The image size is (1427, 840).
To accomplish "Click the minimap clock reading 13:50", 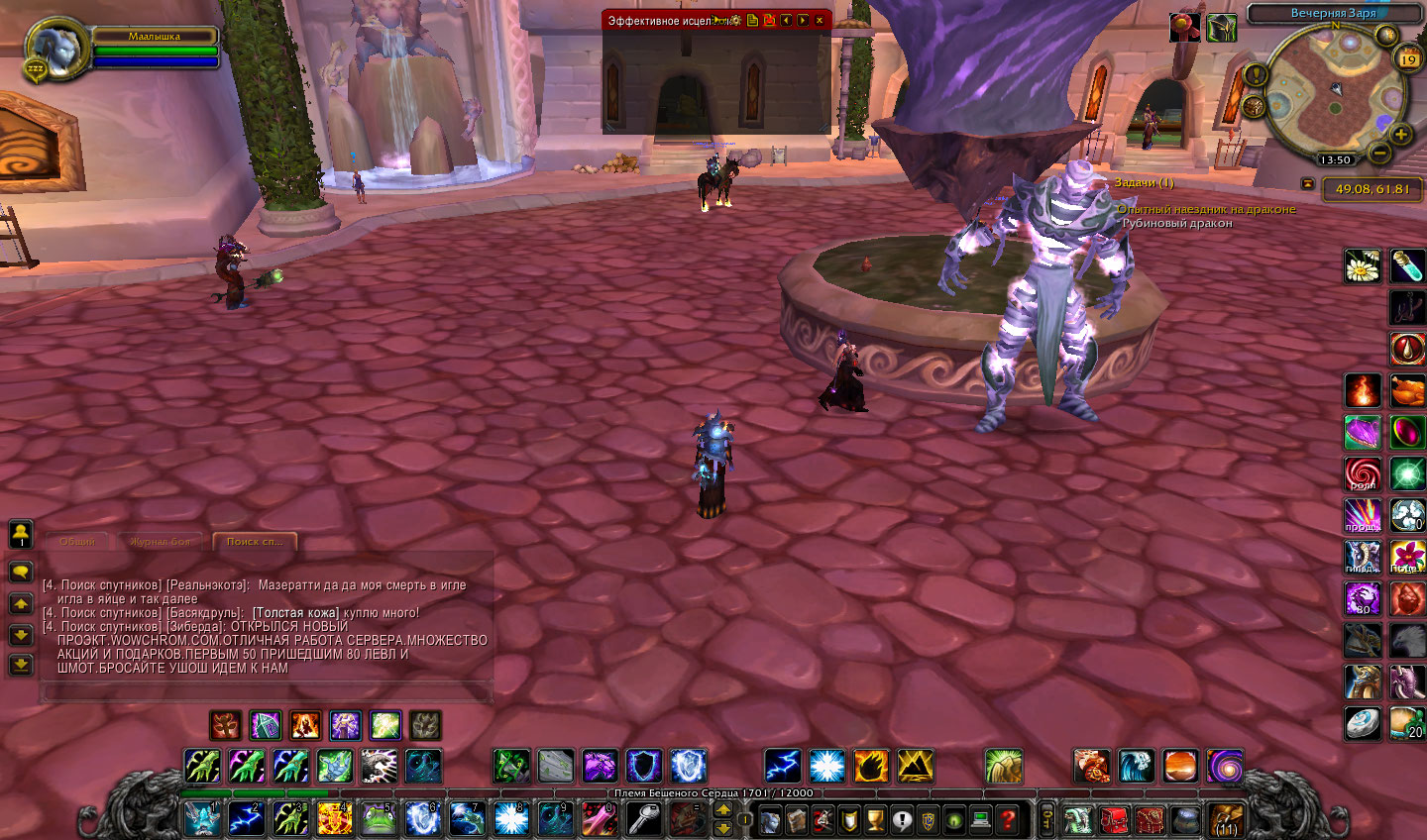I will click(x=1335, y=159).
